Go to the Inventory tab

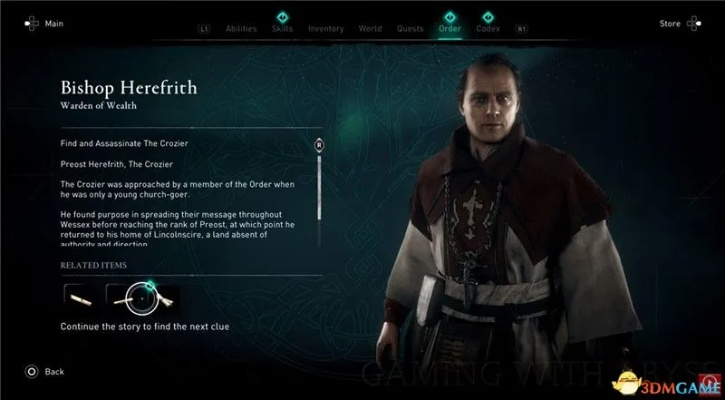coord(325,29)
